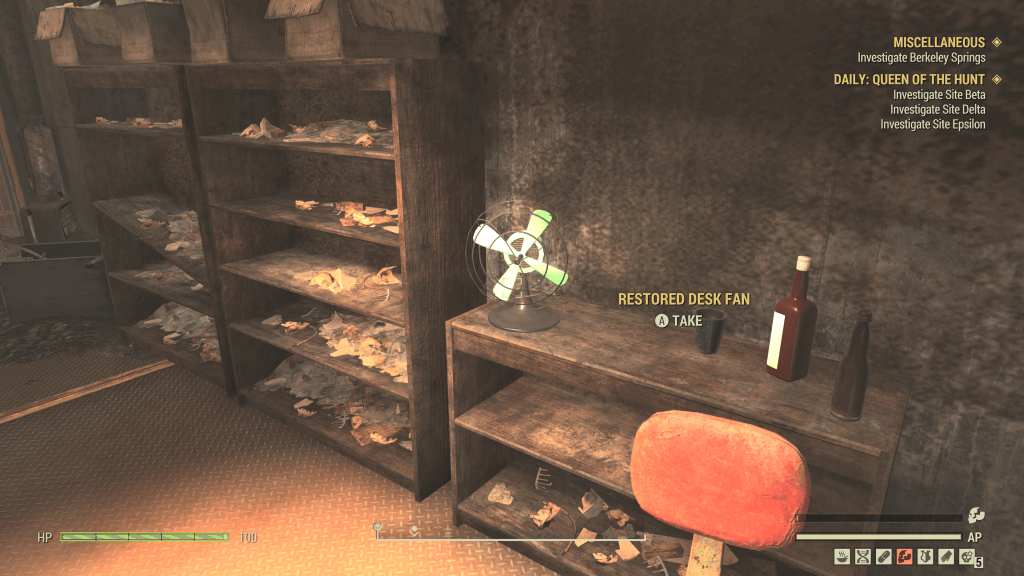This screenshot has height=576, width=1024.
Task: Open the DNA mutation status icon
Action: 863,556
